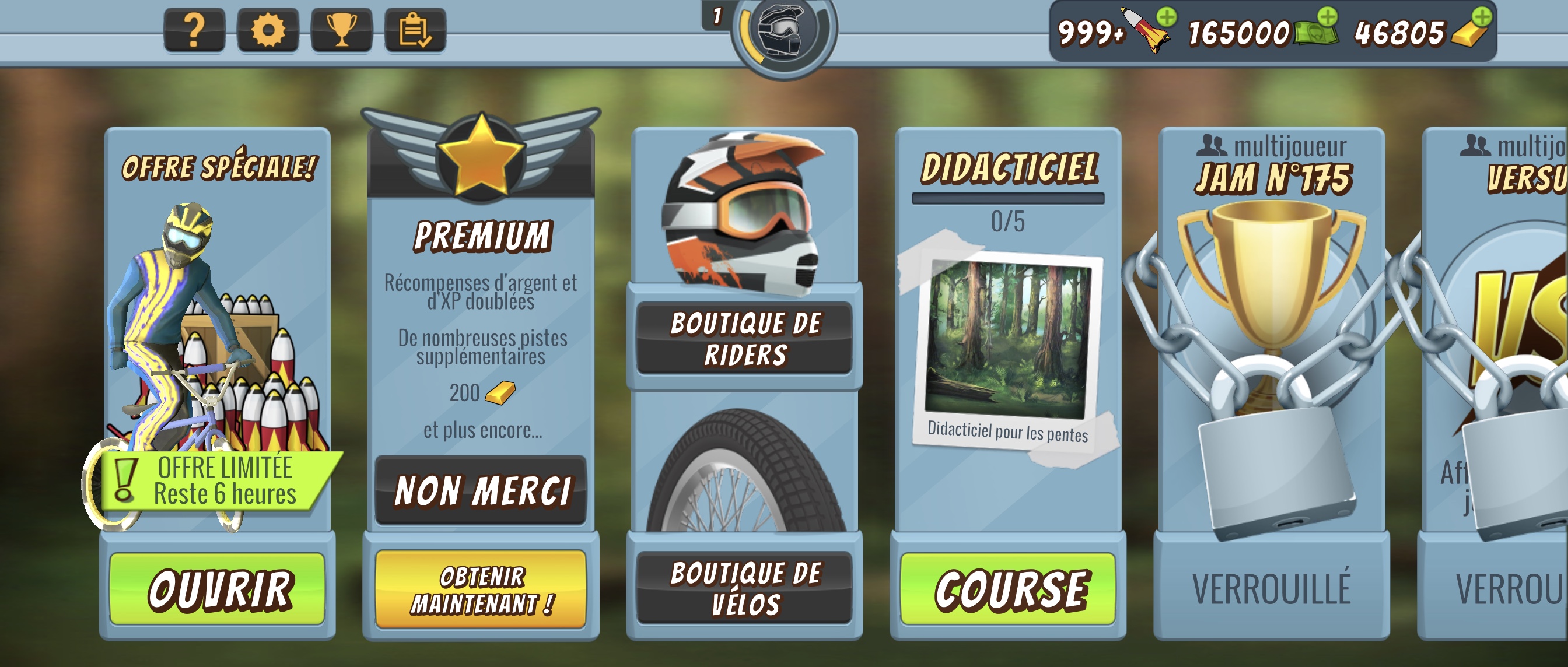Open the Boutique de Riders

pos(744,338)
